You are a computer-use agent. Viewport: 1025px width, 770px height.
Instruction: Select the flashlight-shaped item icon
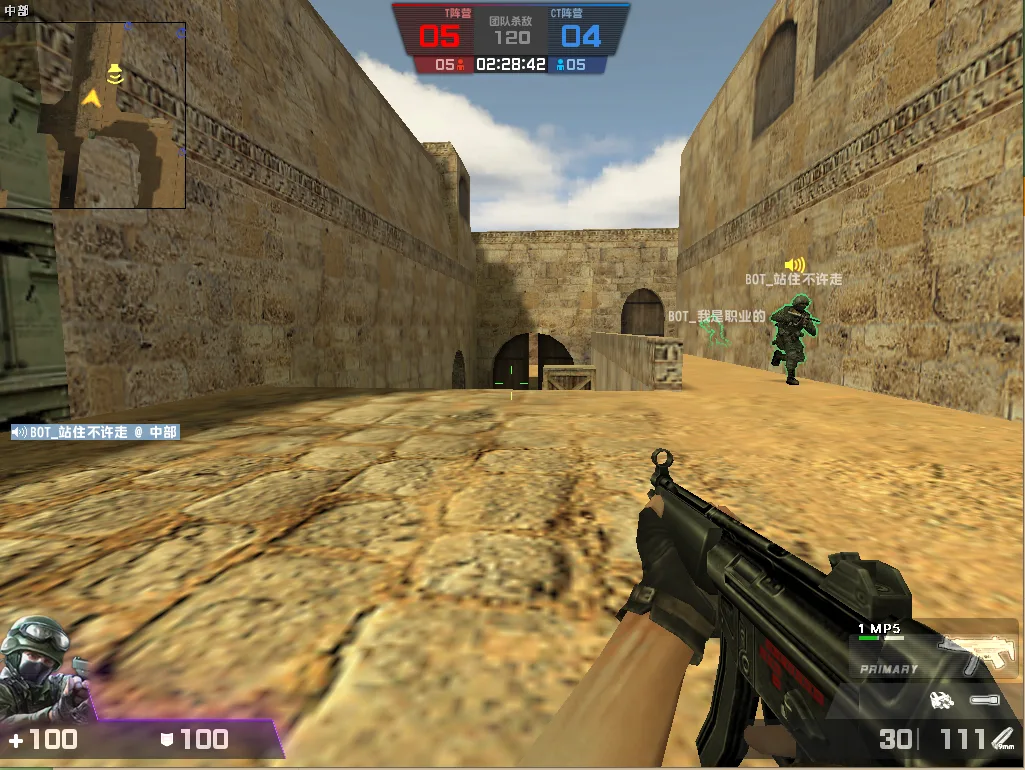coord(983,700)
